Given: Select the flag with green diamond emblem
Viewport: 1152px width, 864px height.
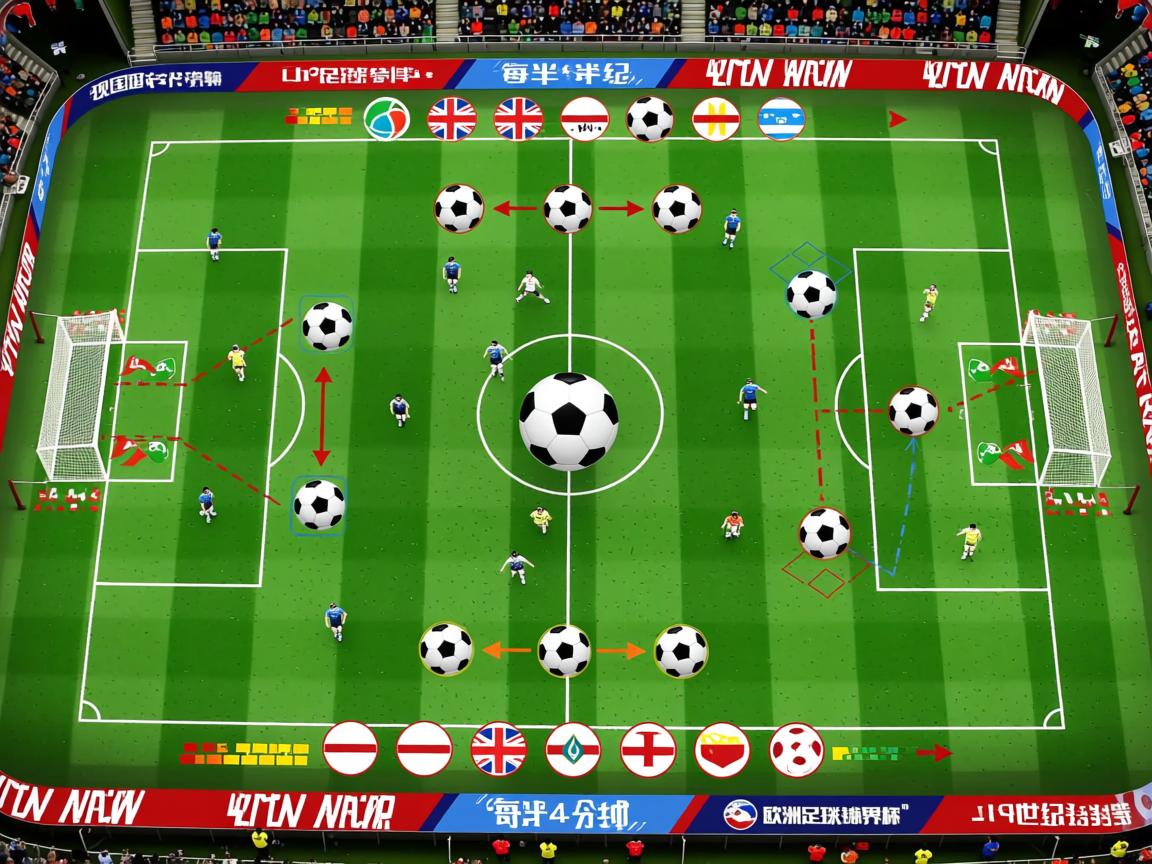Looking at the screenshot, I should coord(573,749).
